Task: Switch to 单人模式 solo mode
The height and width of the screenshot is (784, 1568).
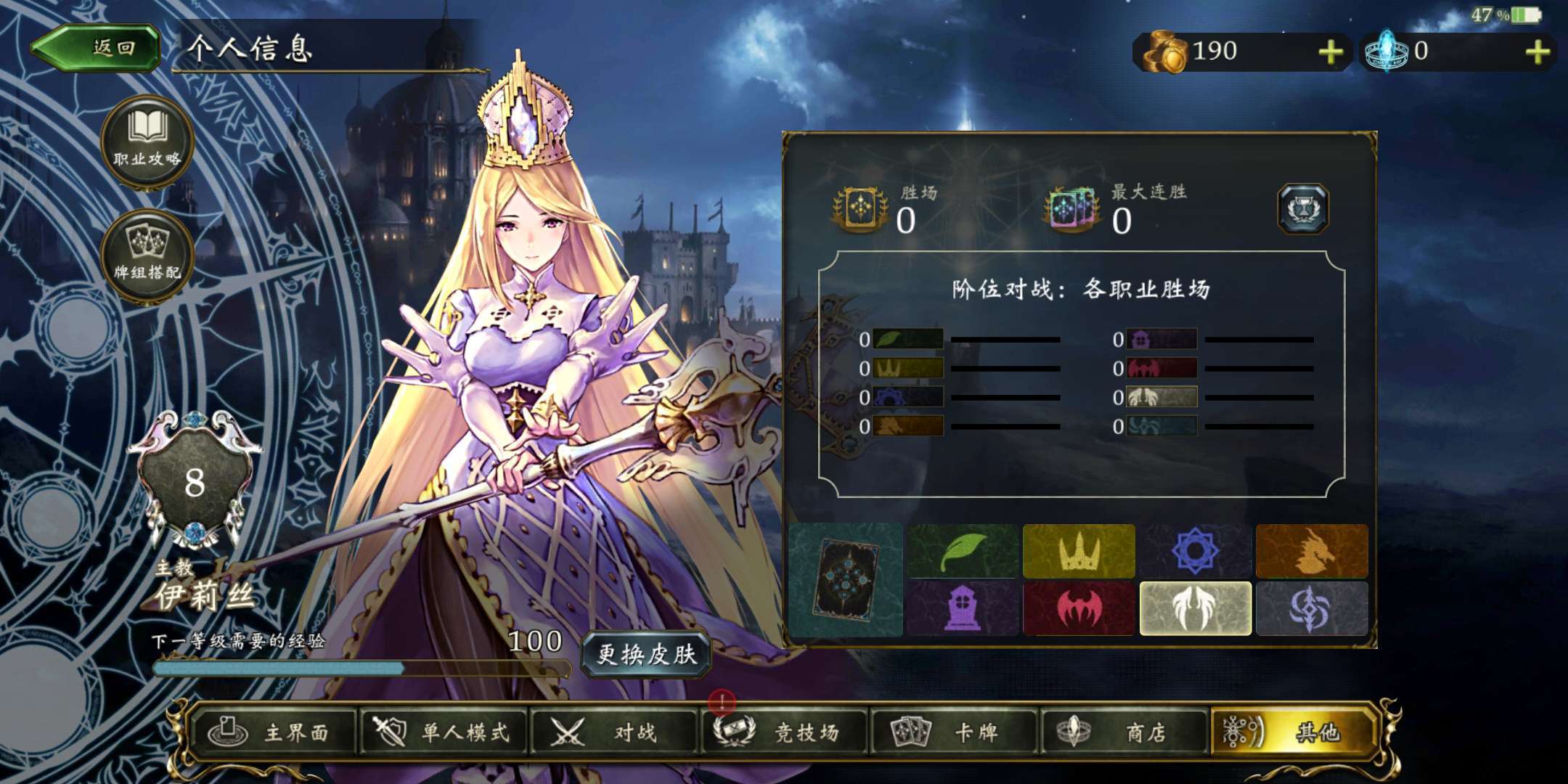Action: pos(443,732)
